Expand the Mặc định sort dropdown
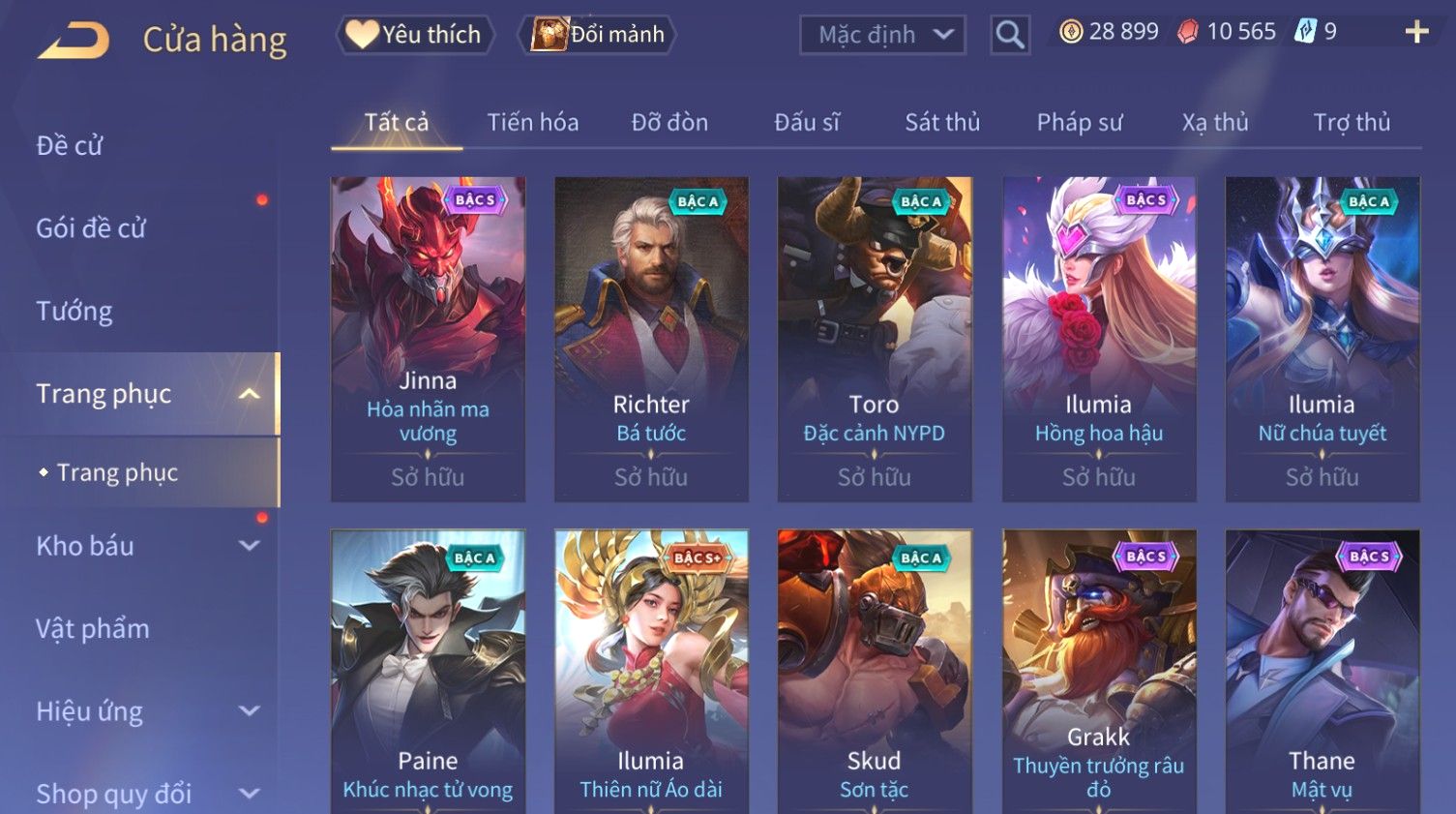This screenshot has width=1456, height=814. click(882, 35)
